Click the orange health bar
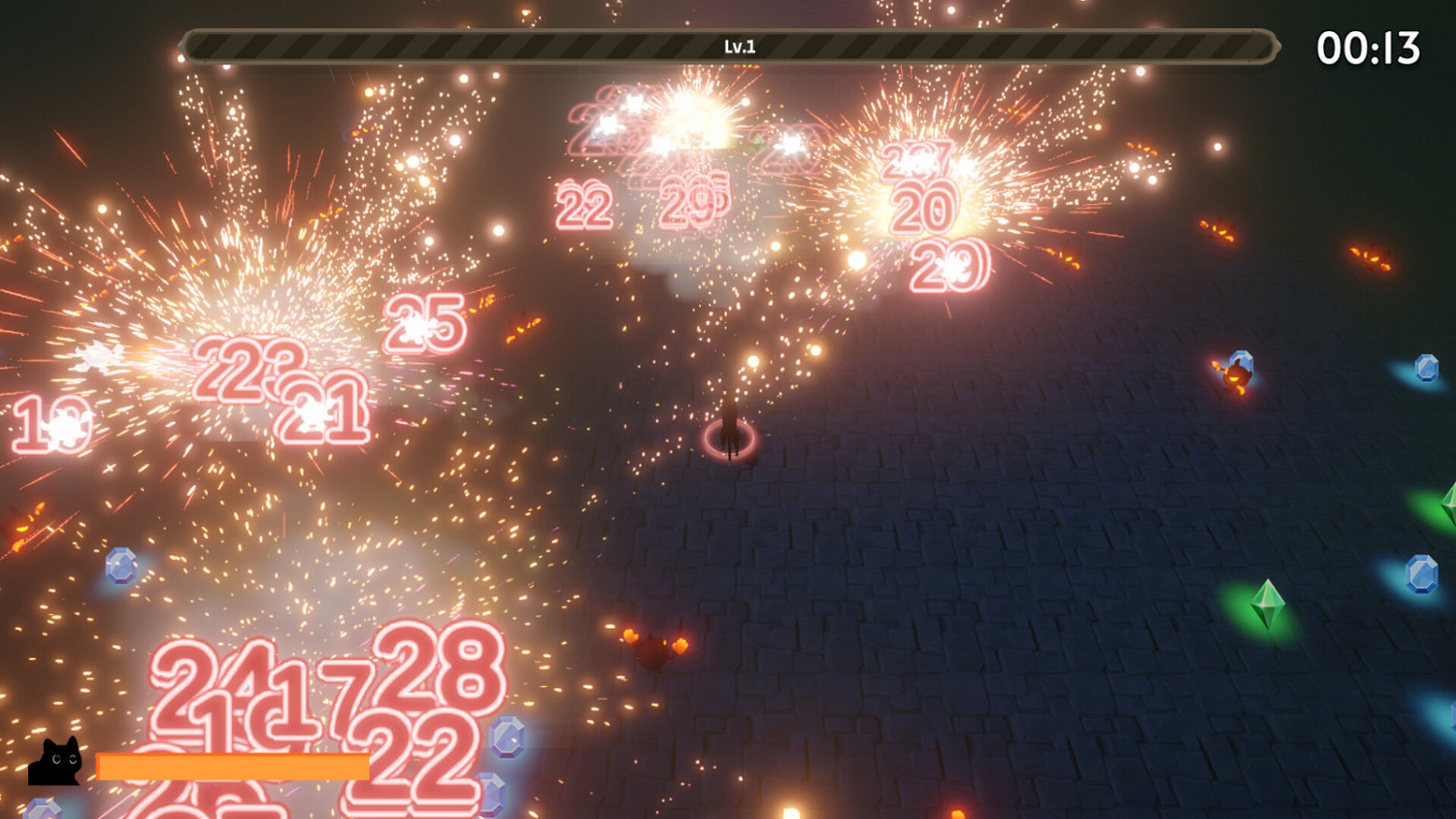 coord(233,767)
